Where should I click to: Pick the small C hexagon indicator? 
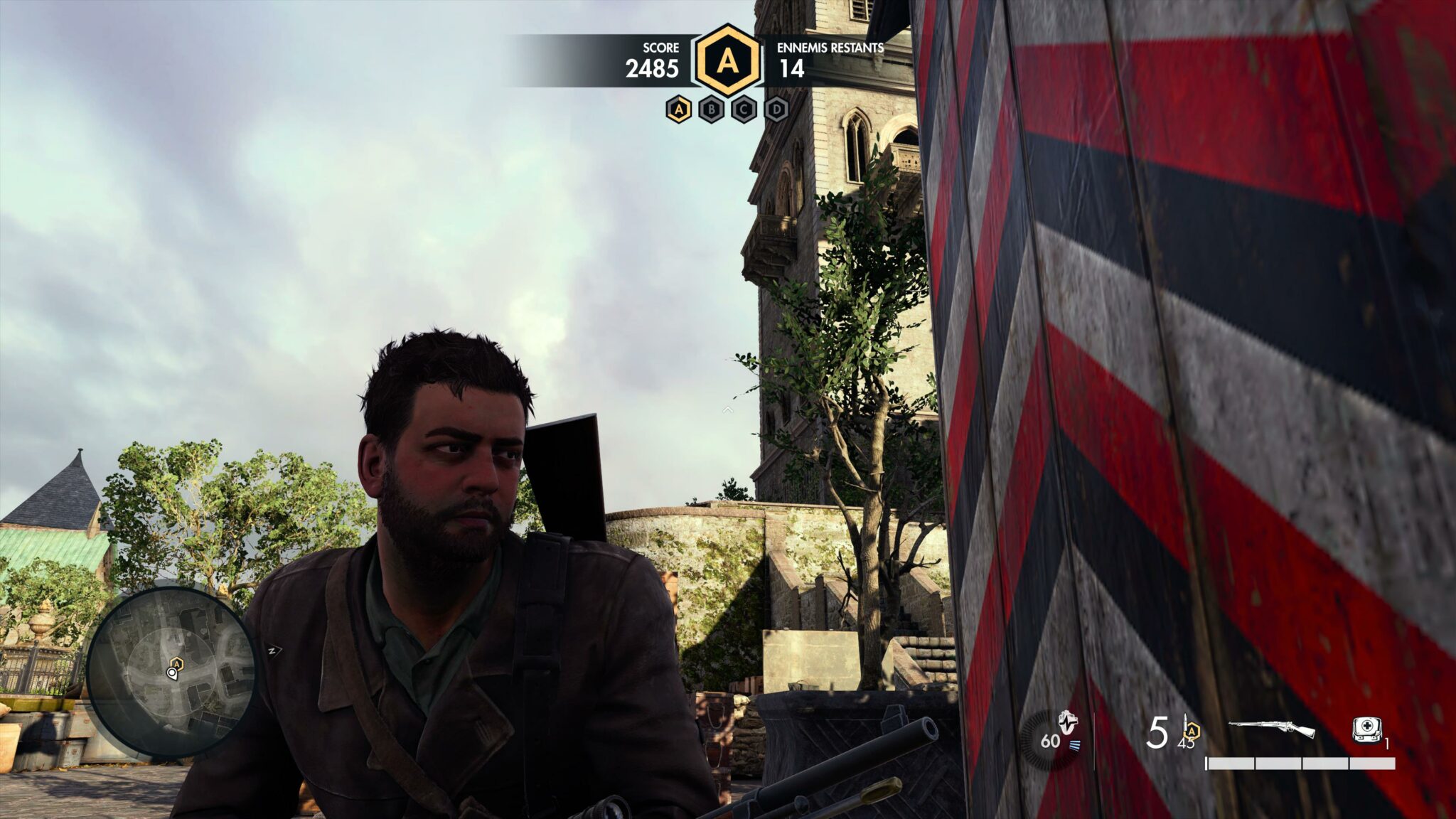(744, 109)
